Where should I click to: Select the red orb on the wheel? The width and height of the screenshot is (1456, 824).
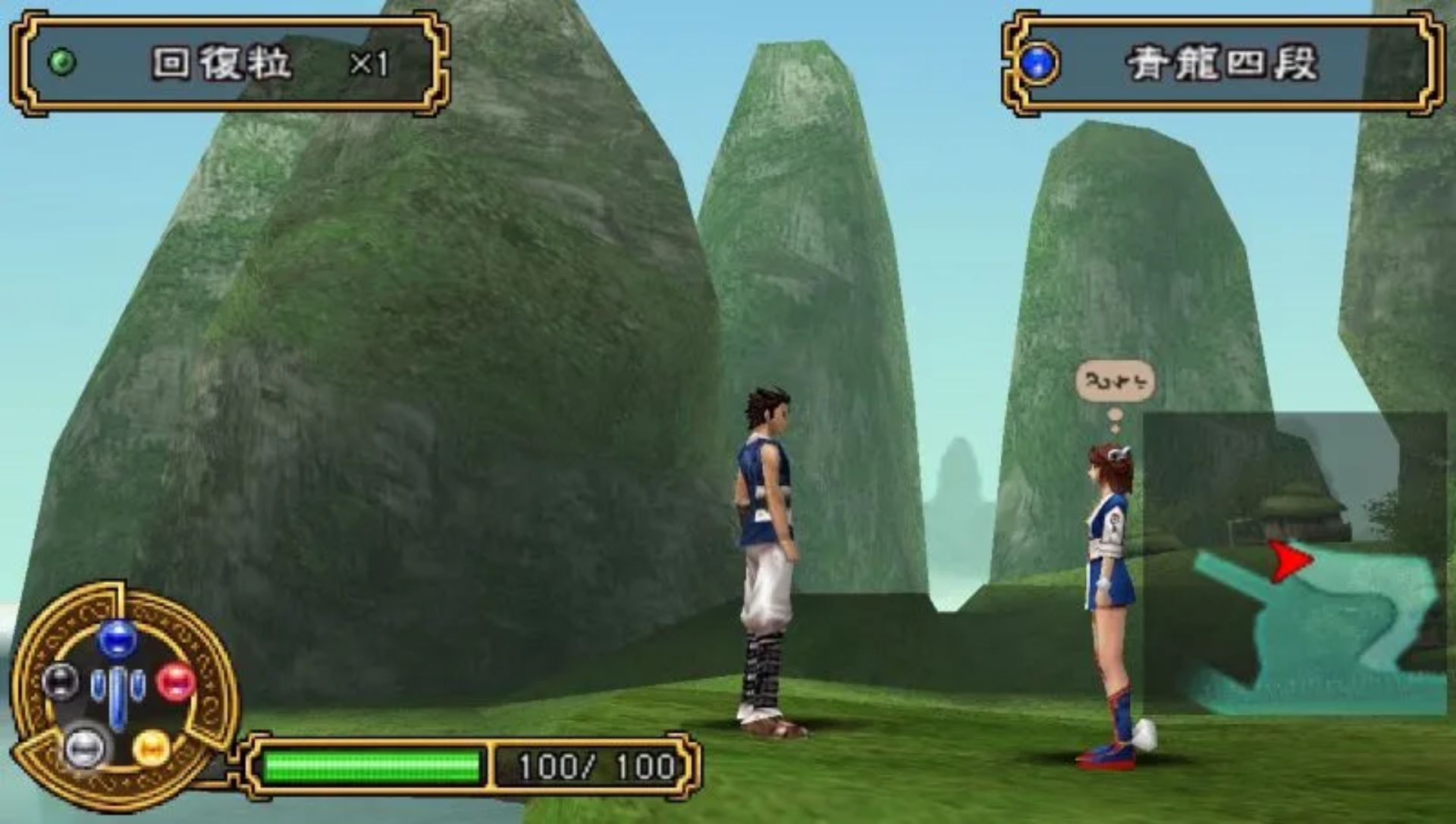pos(177,680)
